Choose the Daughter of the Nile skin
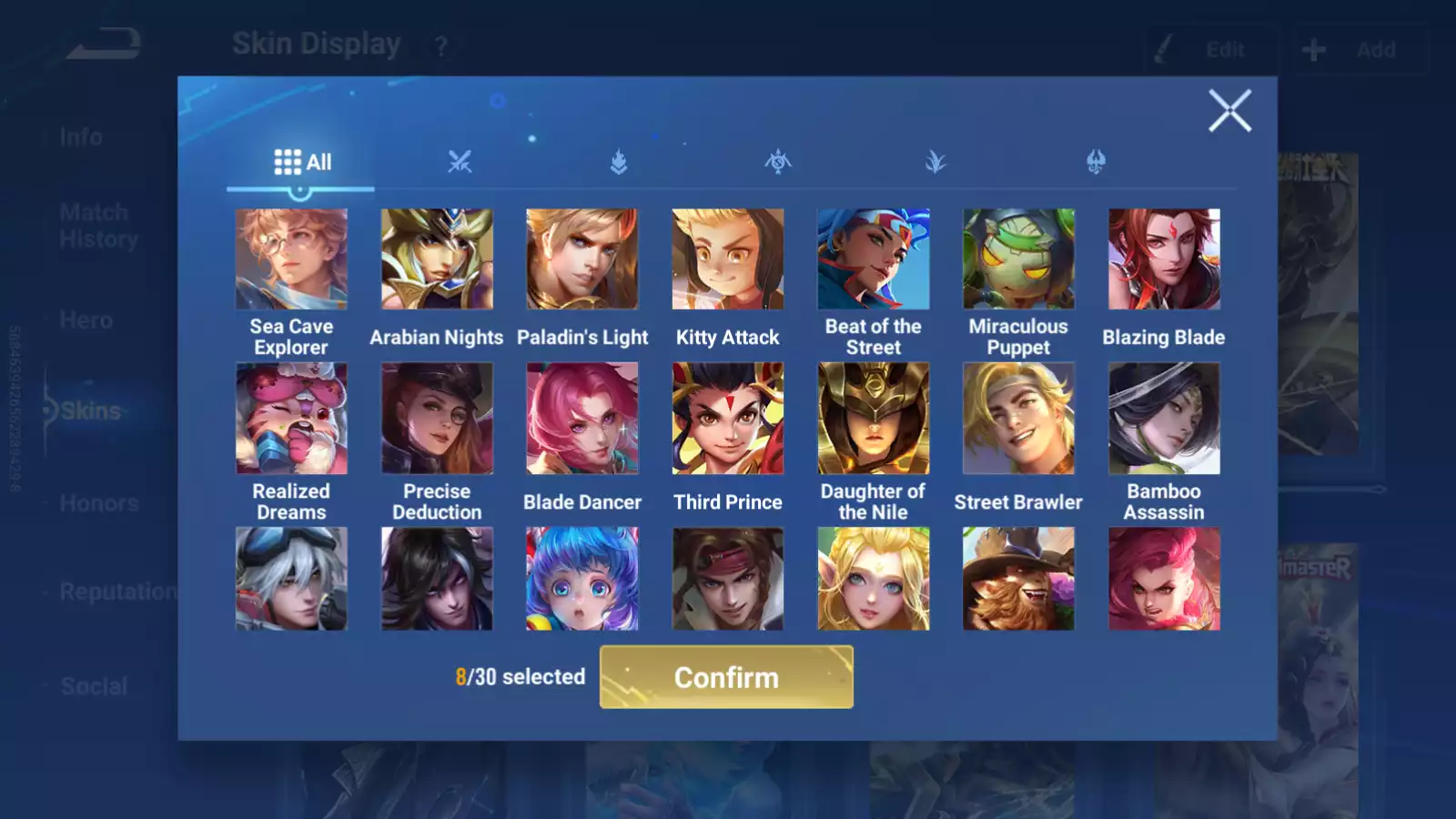Image resolution: width=1456 pixels, height=819 pixels. [x=874, y=419]
